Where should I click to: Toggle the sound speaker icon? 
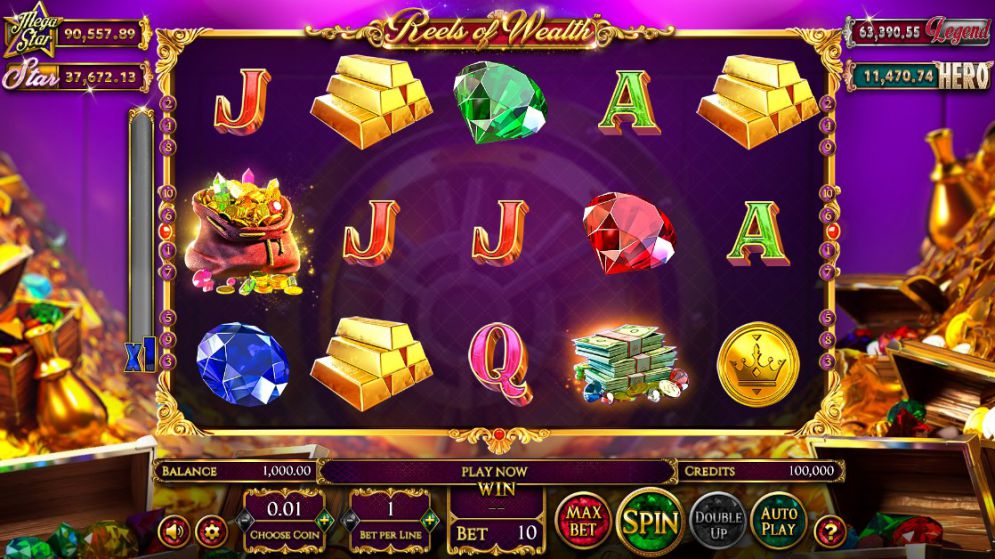click(x=174, y=528)
